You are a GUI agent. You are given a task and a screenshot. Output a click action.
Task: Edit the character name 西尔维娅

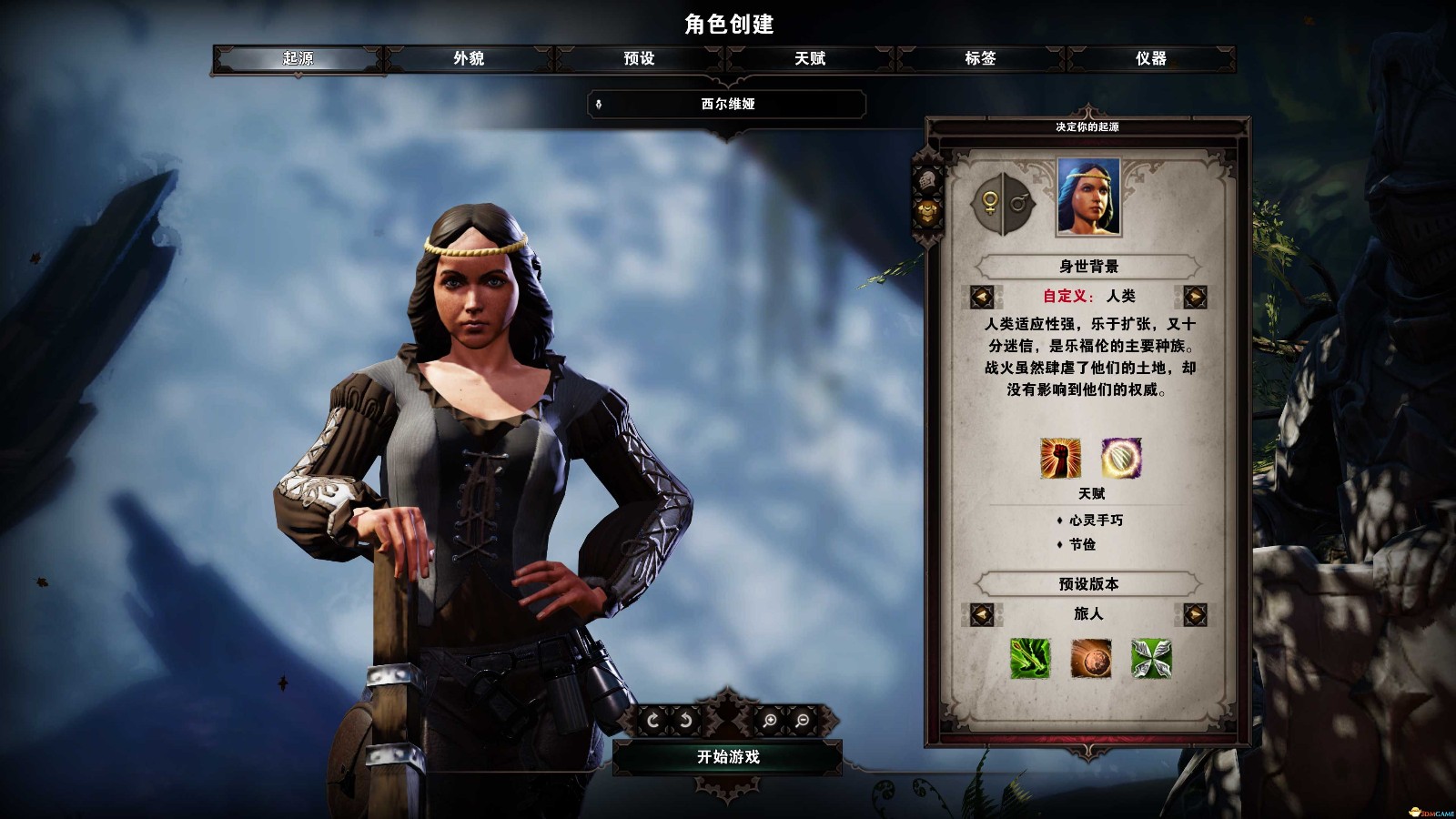(x=727, y=105)
